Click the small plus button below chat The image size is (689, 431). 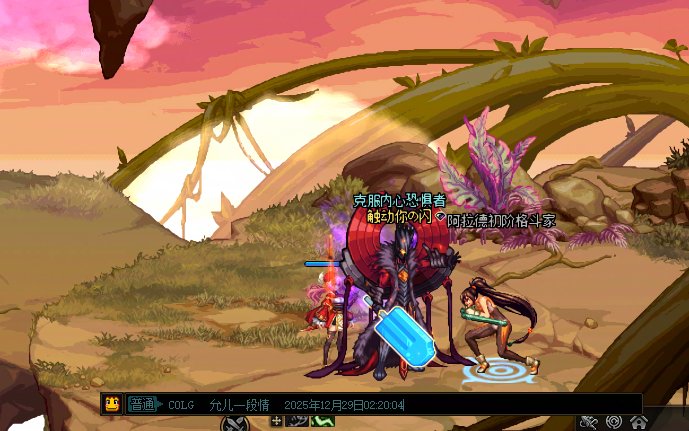click(277, 421)
